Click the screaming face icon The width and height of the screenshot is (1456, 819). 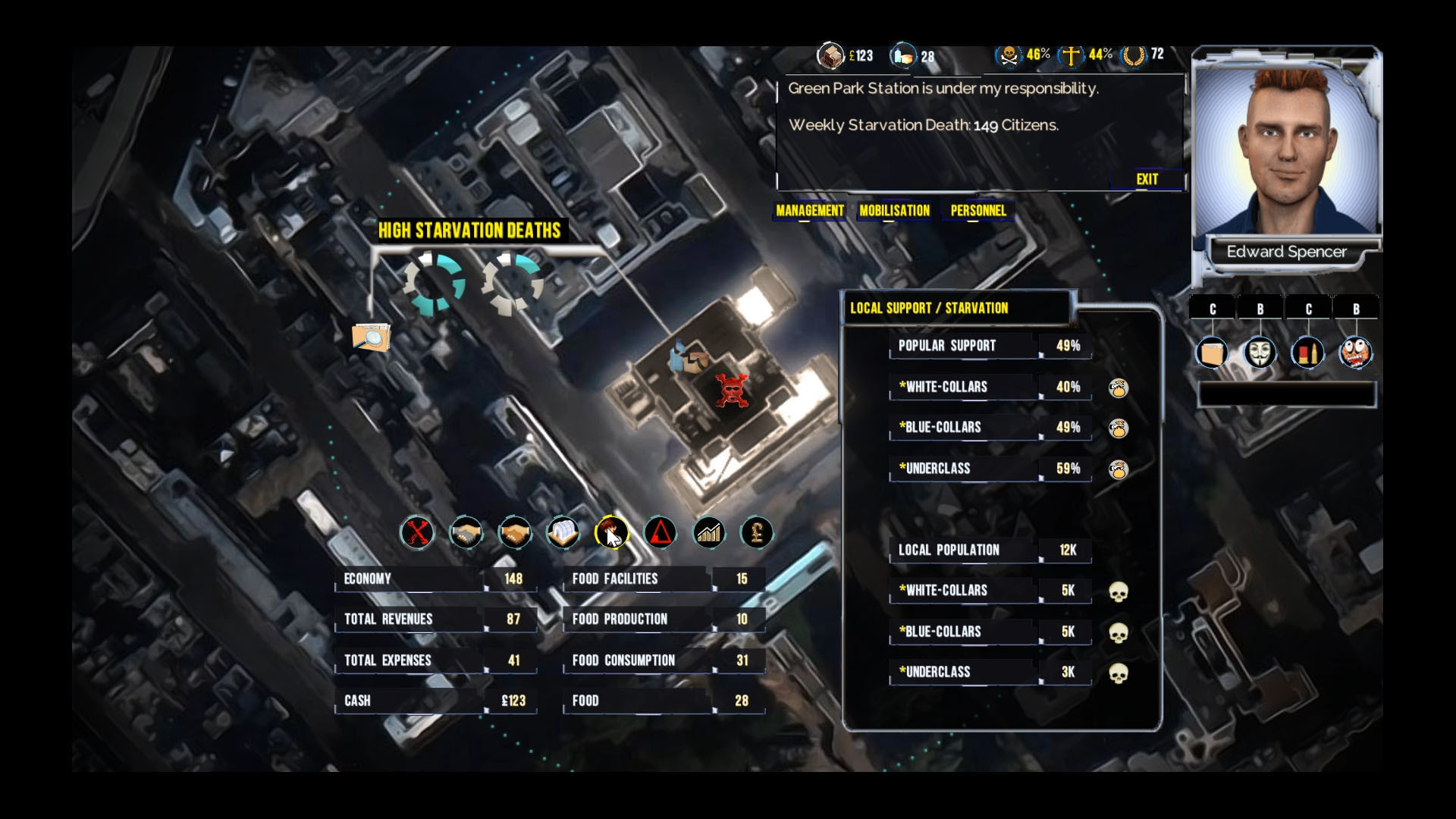1357,352
